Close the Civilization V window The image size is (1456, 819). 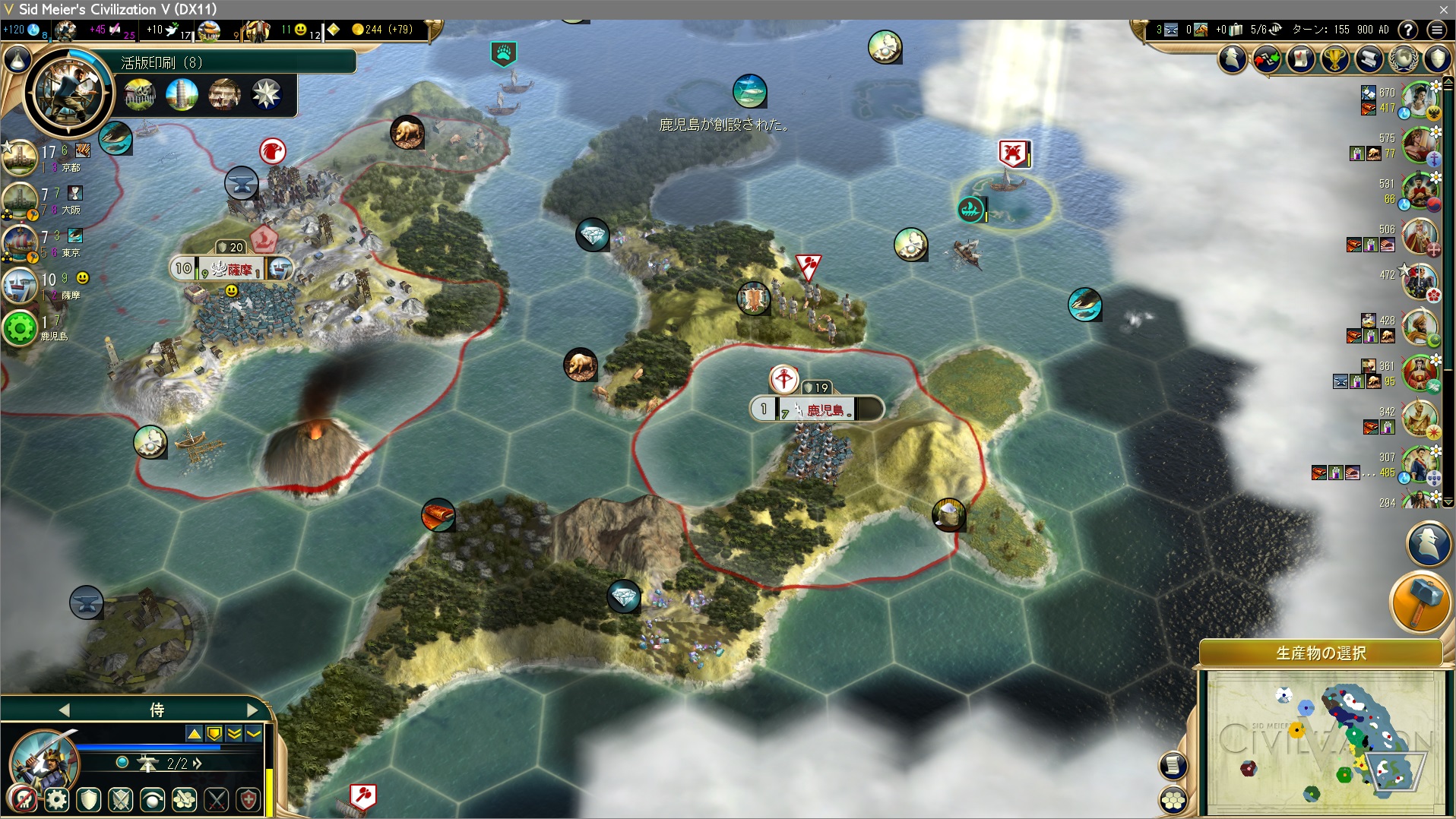pyautogui.click(x=1443, y=9)
